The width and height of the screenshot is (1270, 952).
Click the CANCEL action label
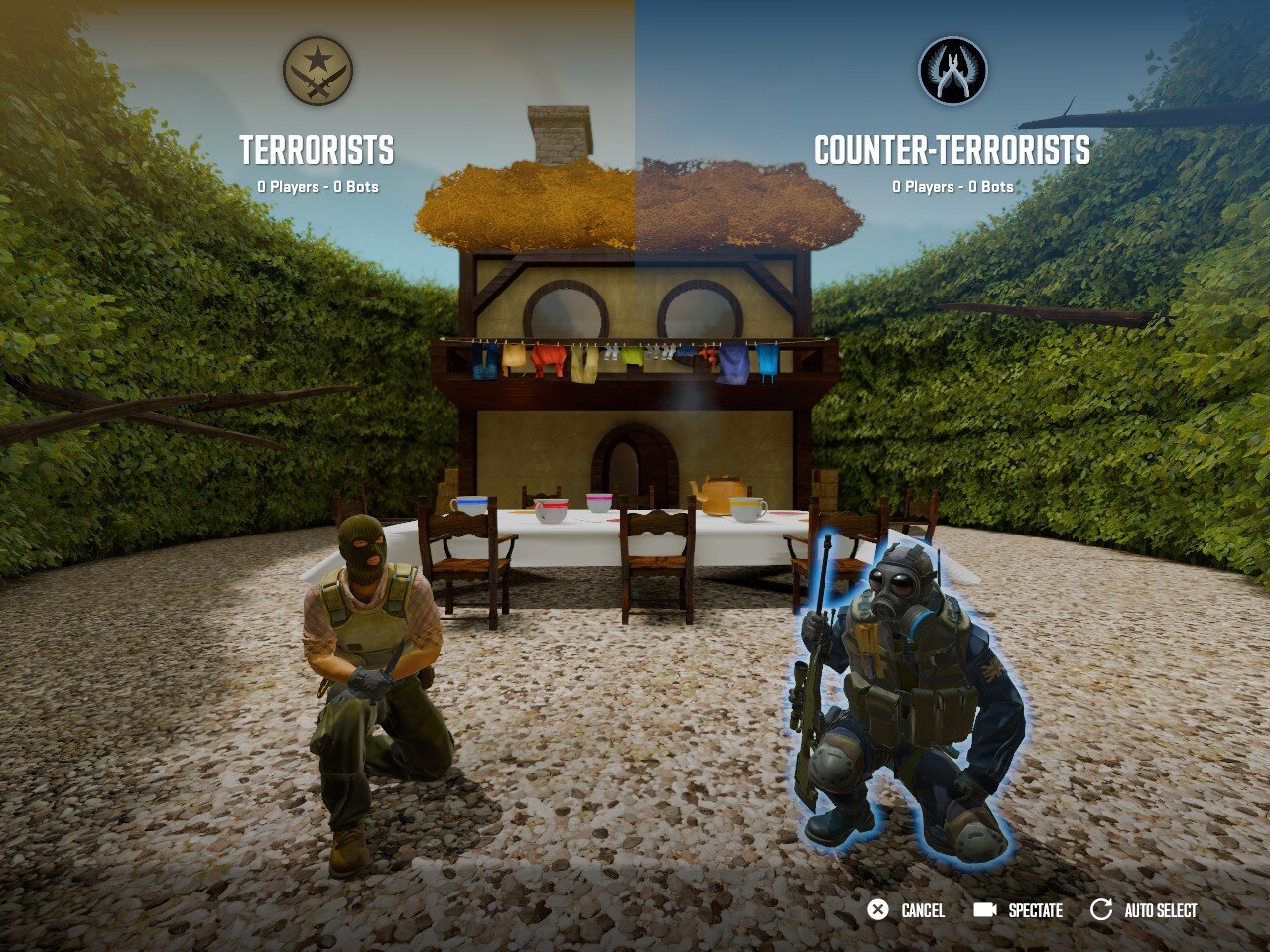click(x=923, y=909)
